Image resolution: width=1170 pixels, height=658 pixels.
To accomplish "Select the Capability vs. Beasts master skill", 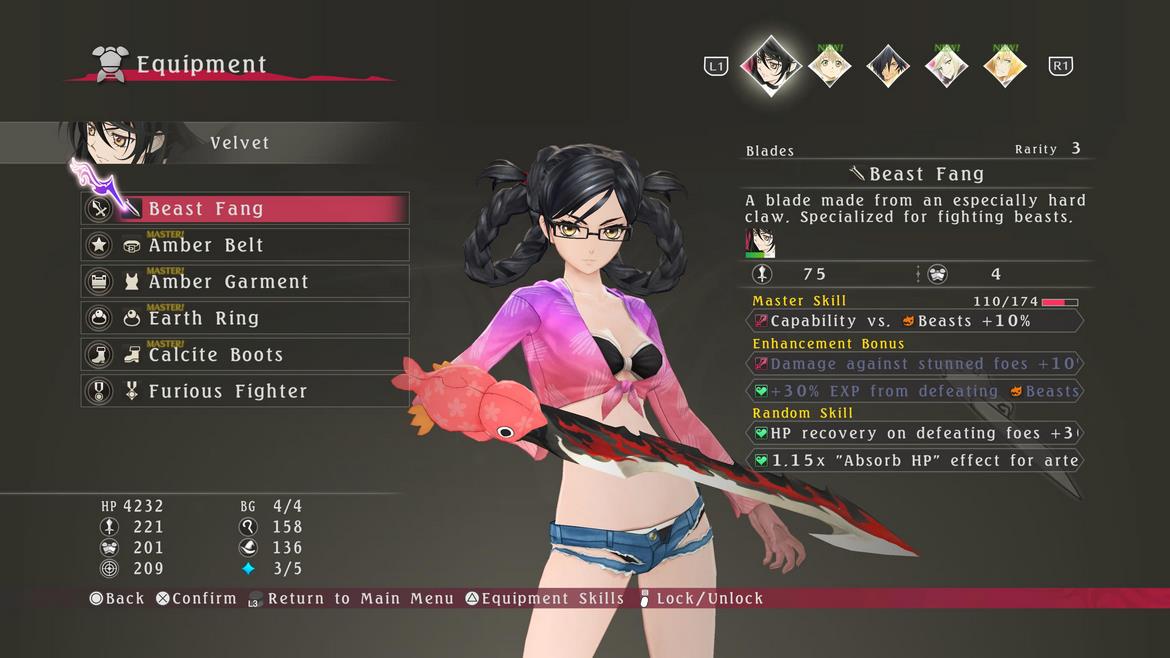I will coord(915,321).
